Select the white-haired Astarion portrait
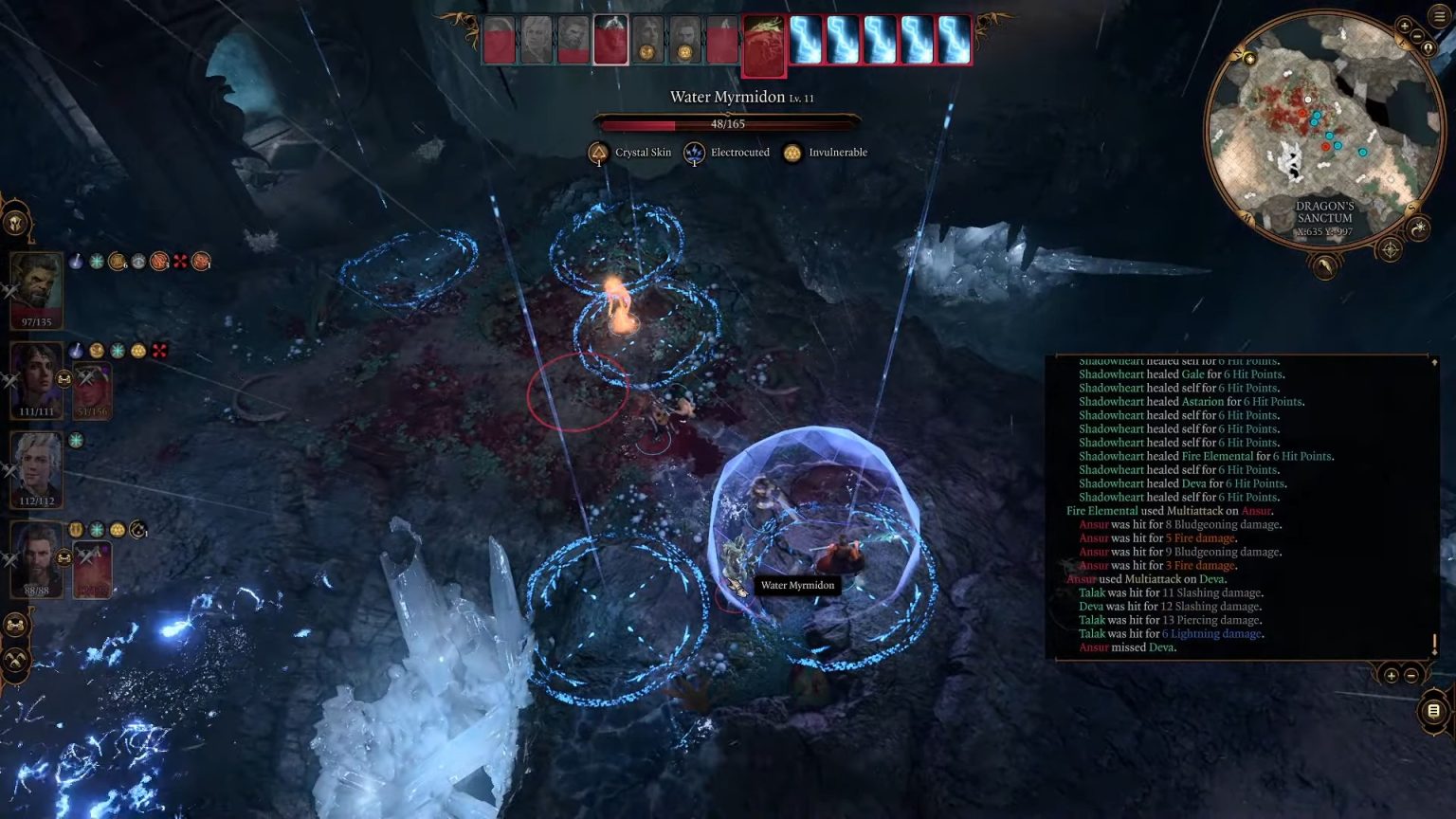 tap(36, 464)
